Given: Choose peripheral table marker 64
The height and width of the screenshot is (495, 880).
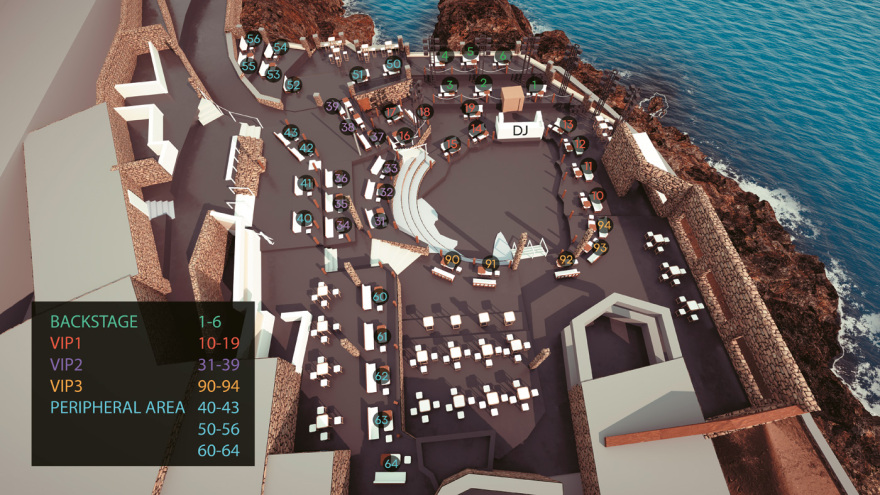Looking at the screenshot, I should [x=390, y=462].
